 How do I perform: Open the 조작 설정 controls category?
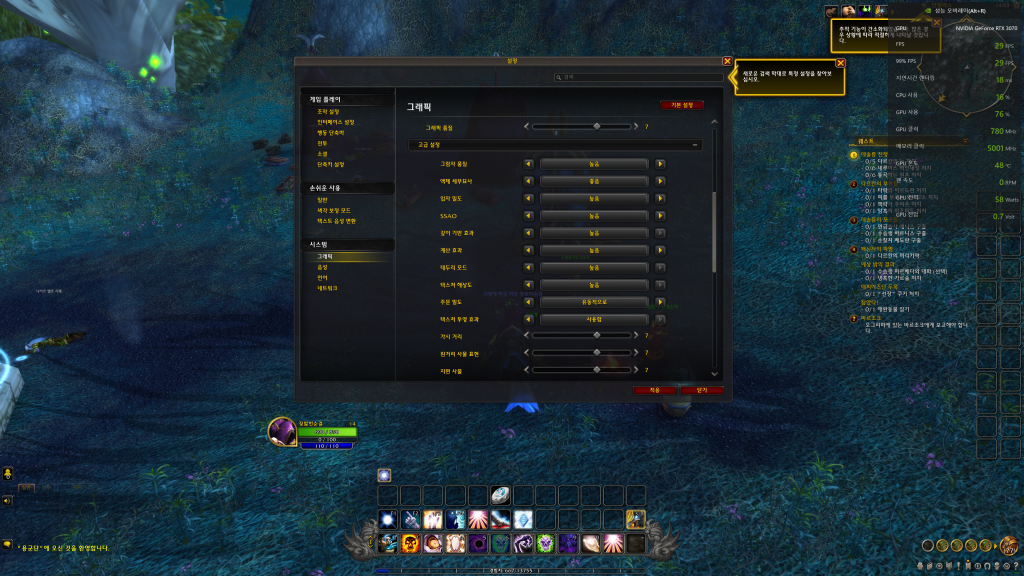pos(329,111)
